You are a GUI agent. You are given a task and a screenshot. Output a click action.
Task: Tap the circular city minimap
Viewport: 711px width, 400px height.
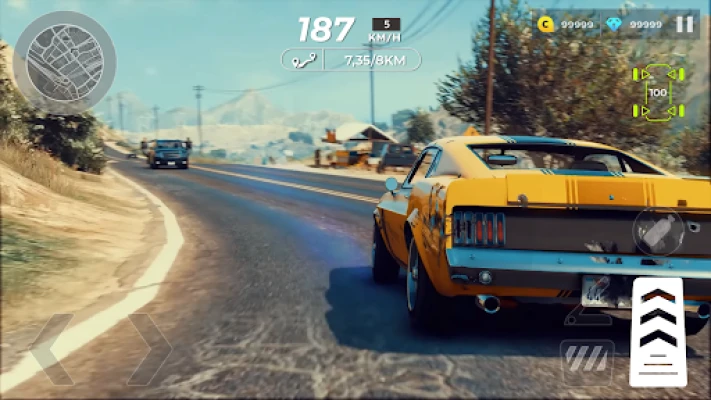point(65,62)
